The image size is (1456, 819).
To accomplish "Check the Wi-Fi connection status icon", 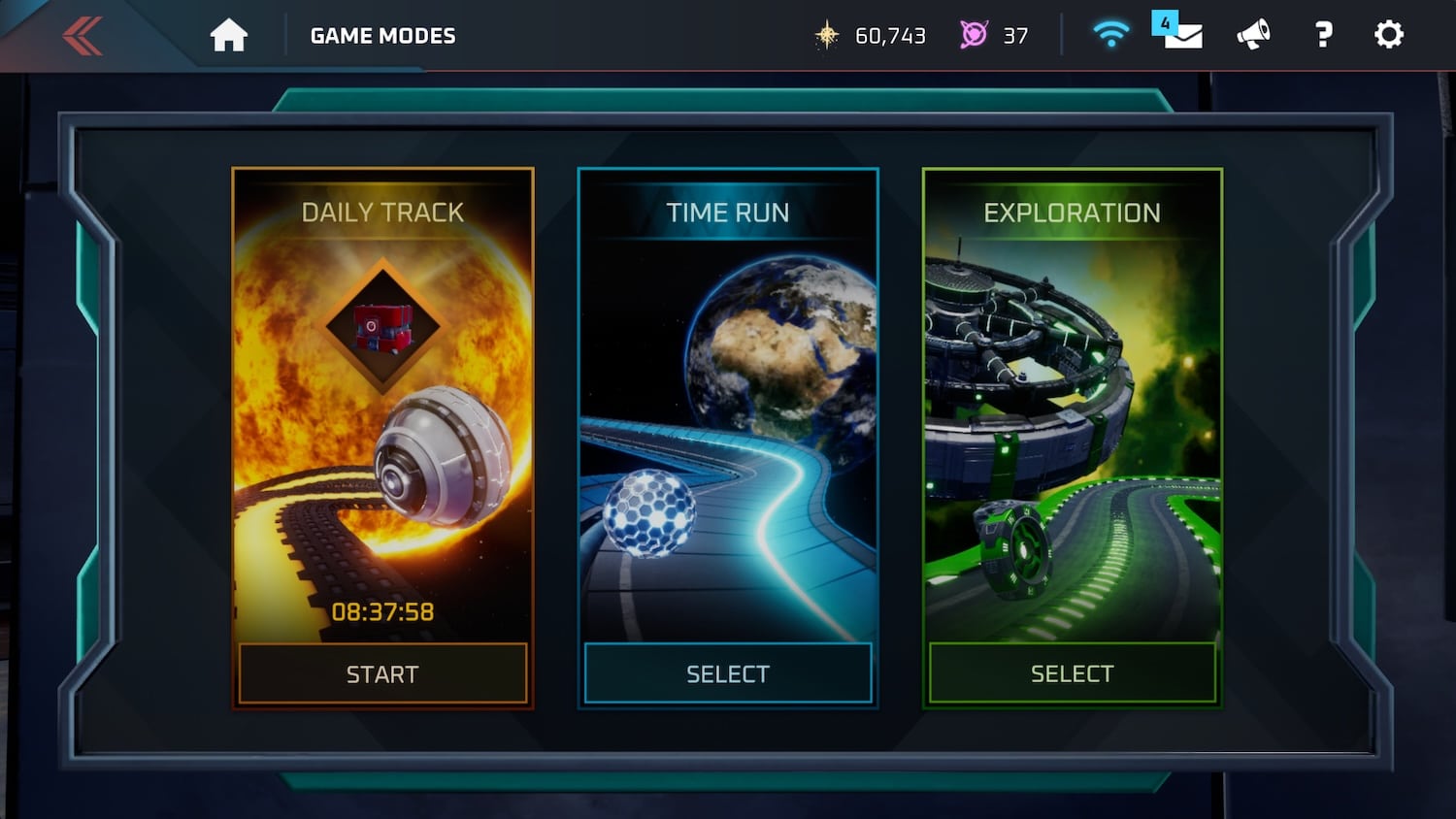I will [x=1110, y=36].
